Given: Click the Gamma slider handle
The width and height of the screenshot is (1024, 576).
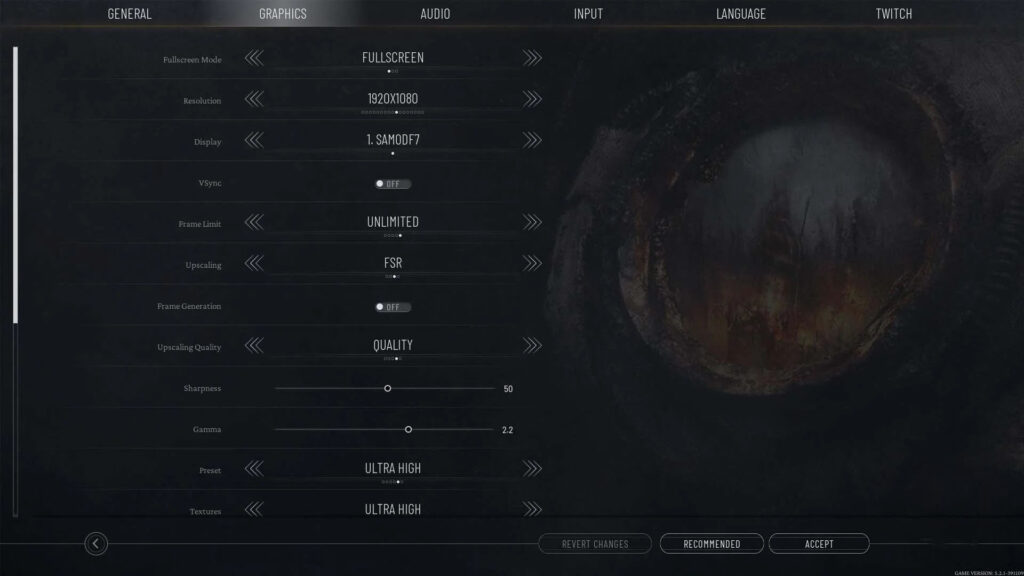Looking at the screenshot, I should (x=408, y=429).
